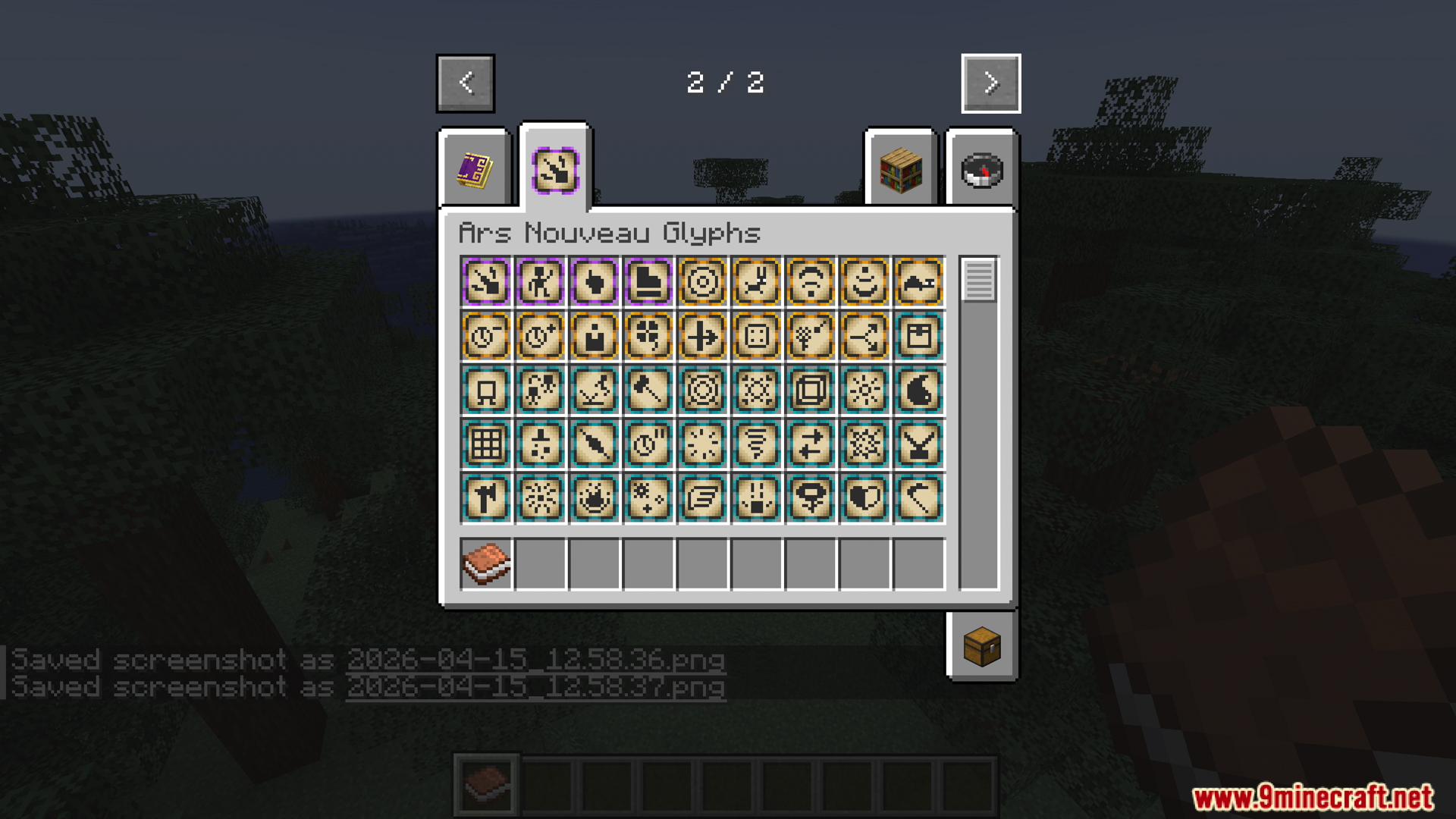Viewport: 1456px width, 819px height.
Task: Select the concentric-circles Amplify glyph
Action: tap(703, 283)
